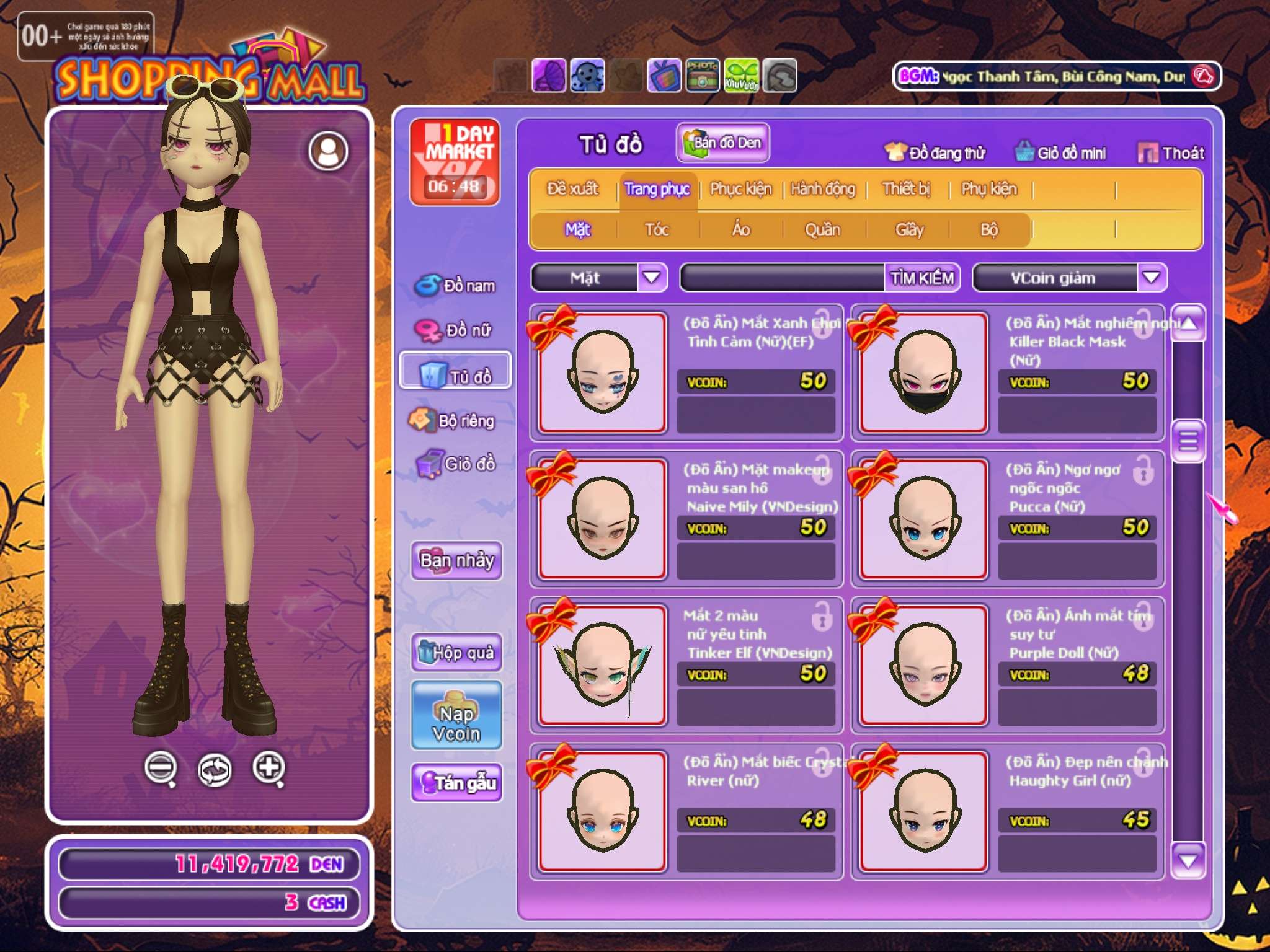Select the Killer Black Mask face item
Image resolution: width=1270 pixels, height=952 pixels.
(923, 372)
